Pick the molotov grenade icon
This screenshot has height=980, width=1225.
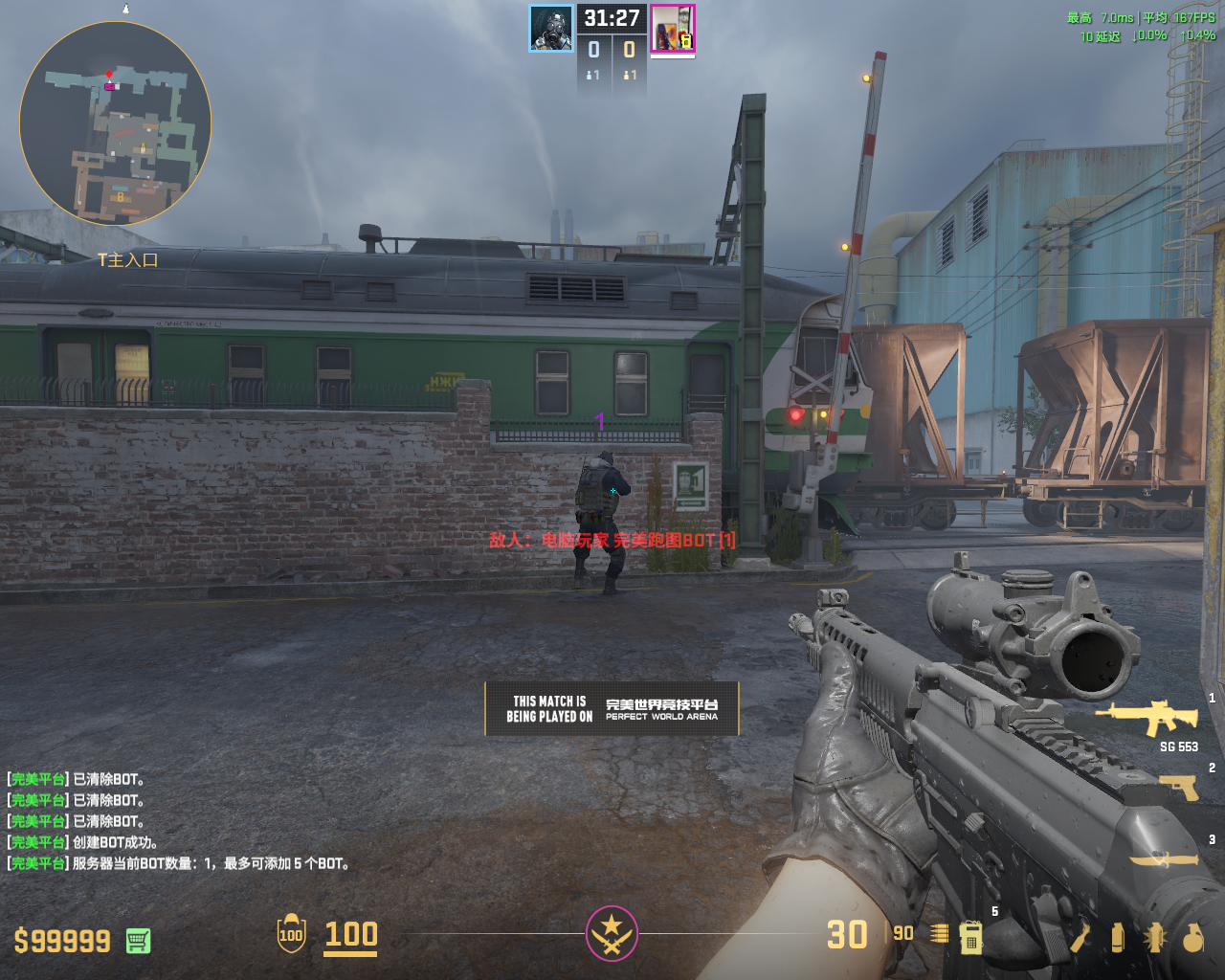coord(1080,937)
